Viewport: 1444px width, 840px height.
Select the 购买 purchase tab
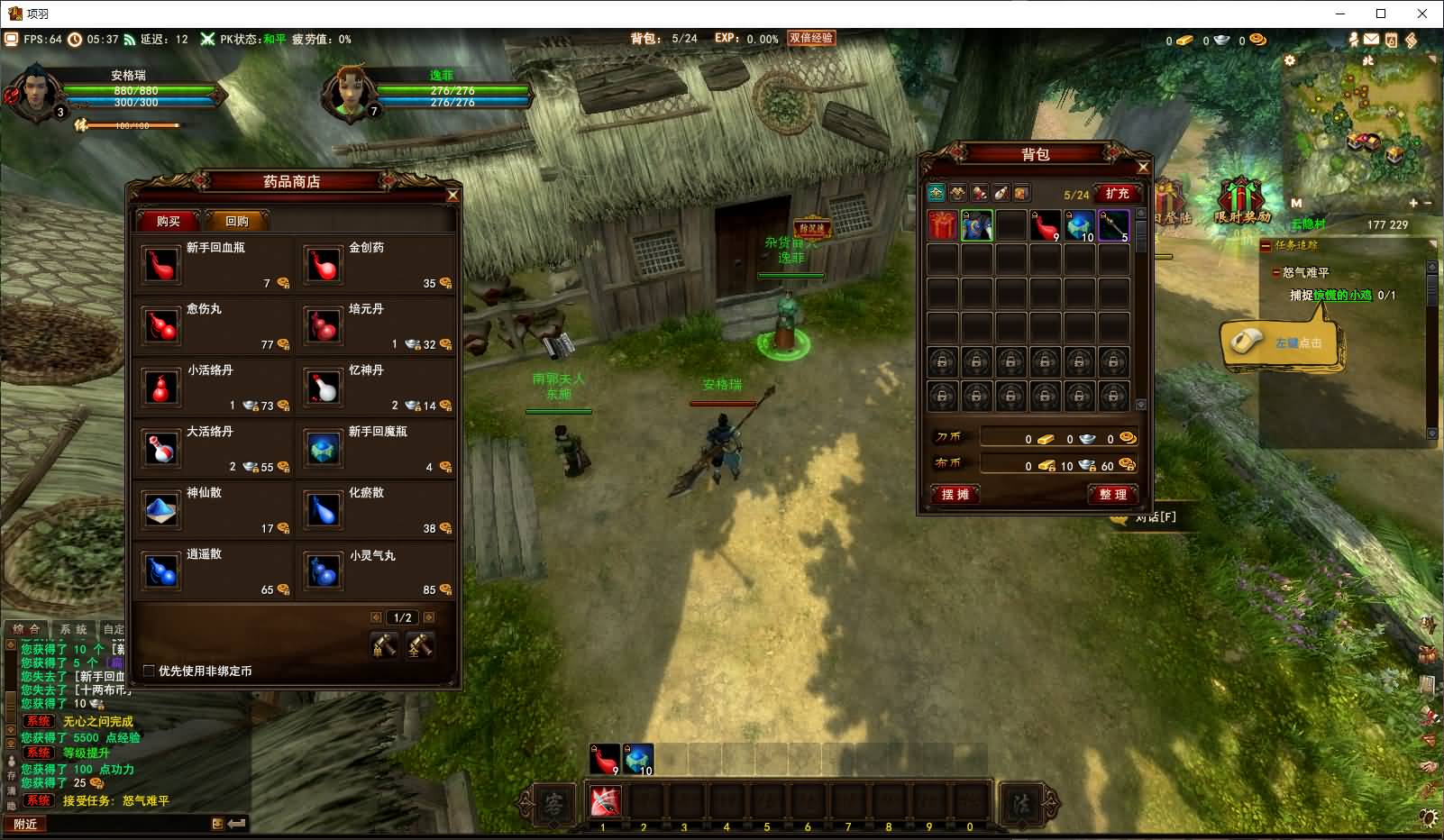pyautogui.click(x=169, y=221)
